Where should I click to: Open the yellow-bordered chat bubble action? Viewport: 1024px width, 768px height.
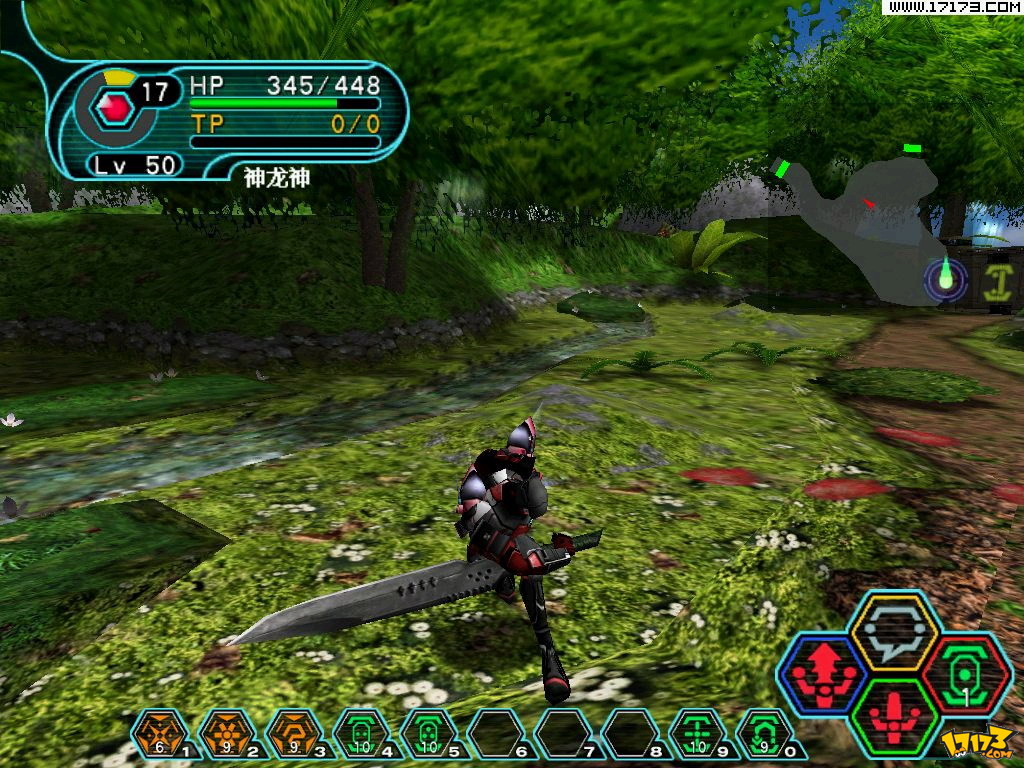click(x=893, y=632)
